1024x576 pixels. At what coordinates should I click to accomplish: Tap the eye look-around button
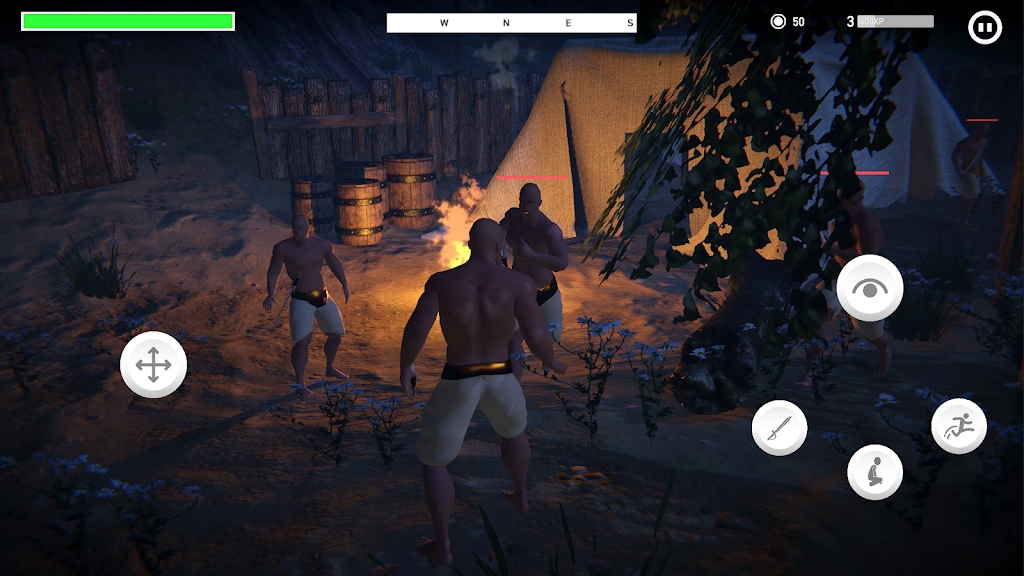(870, 288)
